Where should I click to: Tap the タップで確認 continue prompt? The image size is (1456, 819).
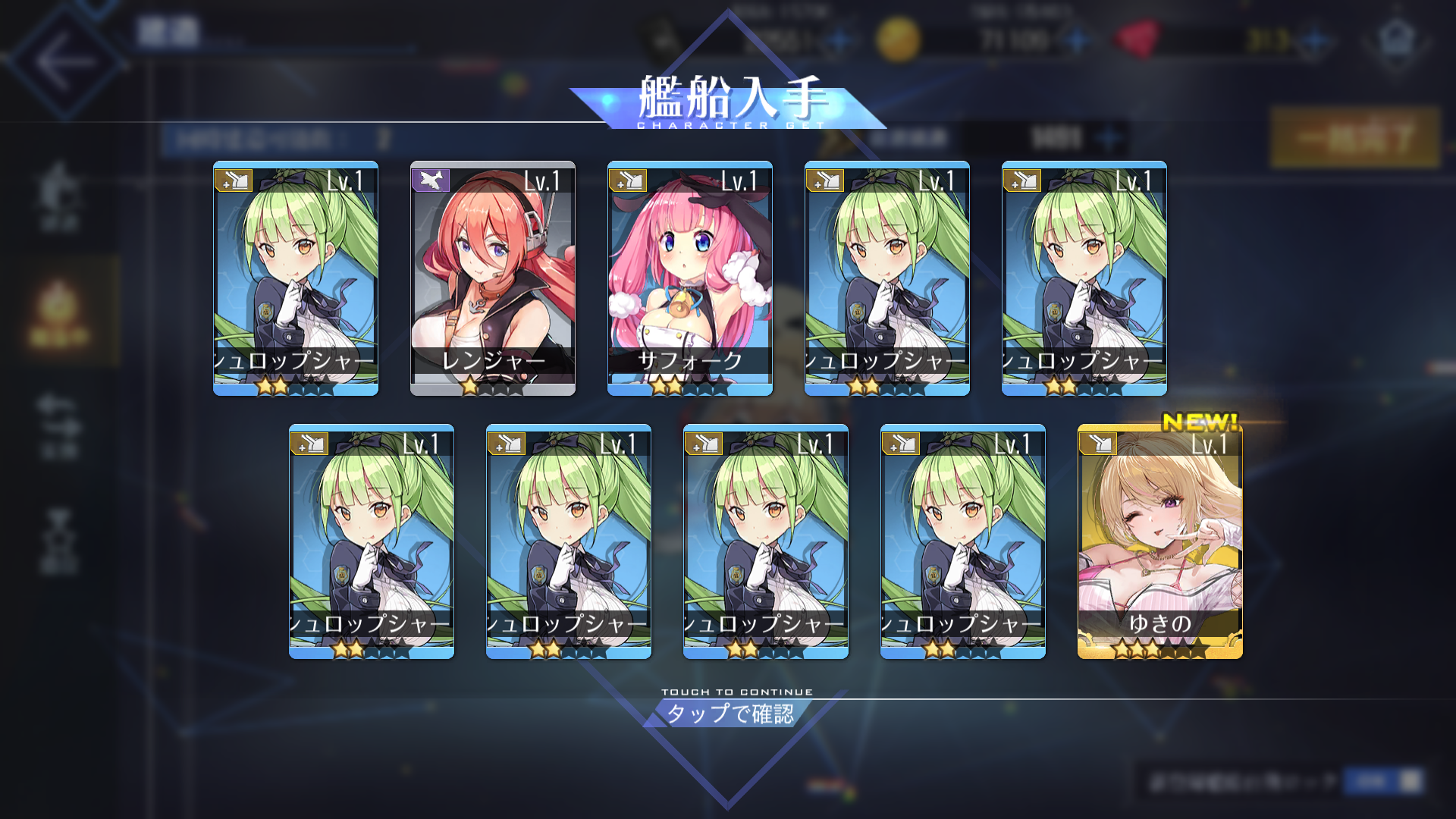[x=730, y=713]
